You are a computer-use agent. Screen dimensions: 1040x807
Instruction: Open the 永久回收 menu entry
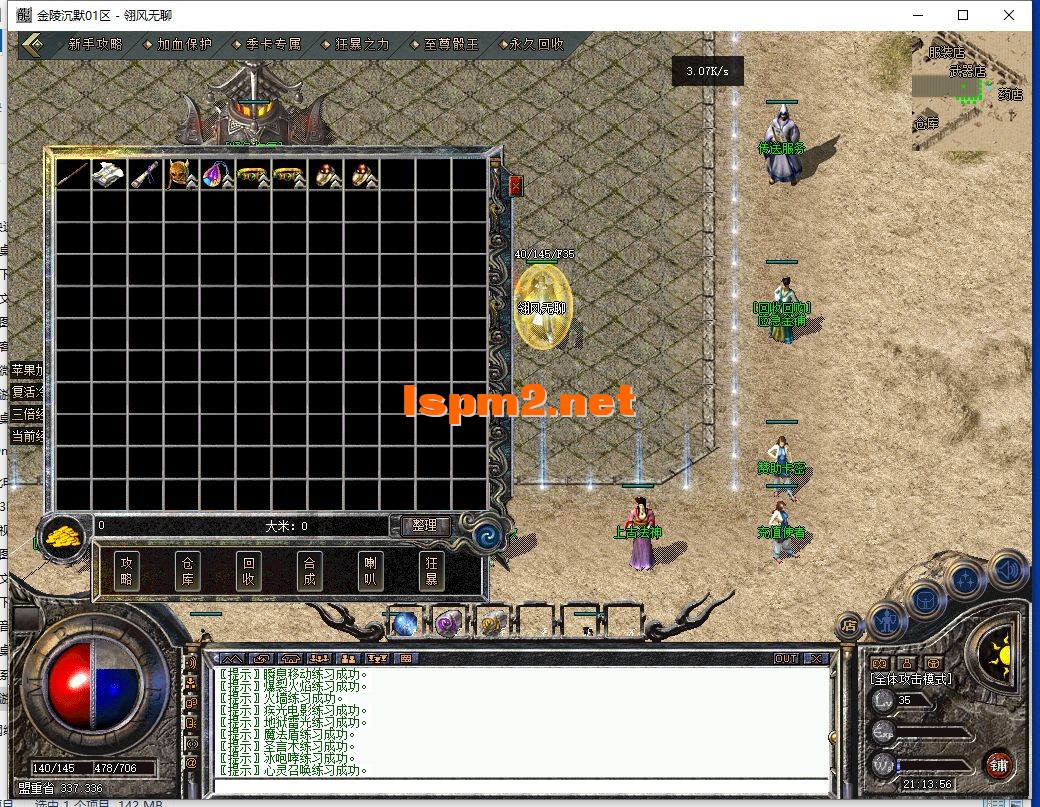pos(537,45)
